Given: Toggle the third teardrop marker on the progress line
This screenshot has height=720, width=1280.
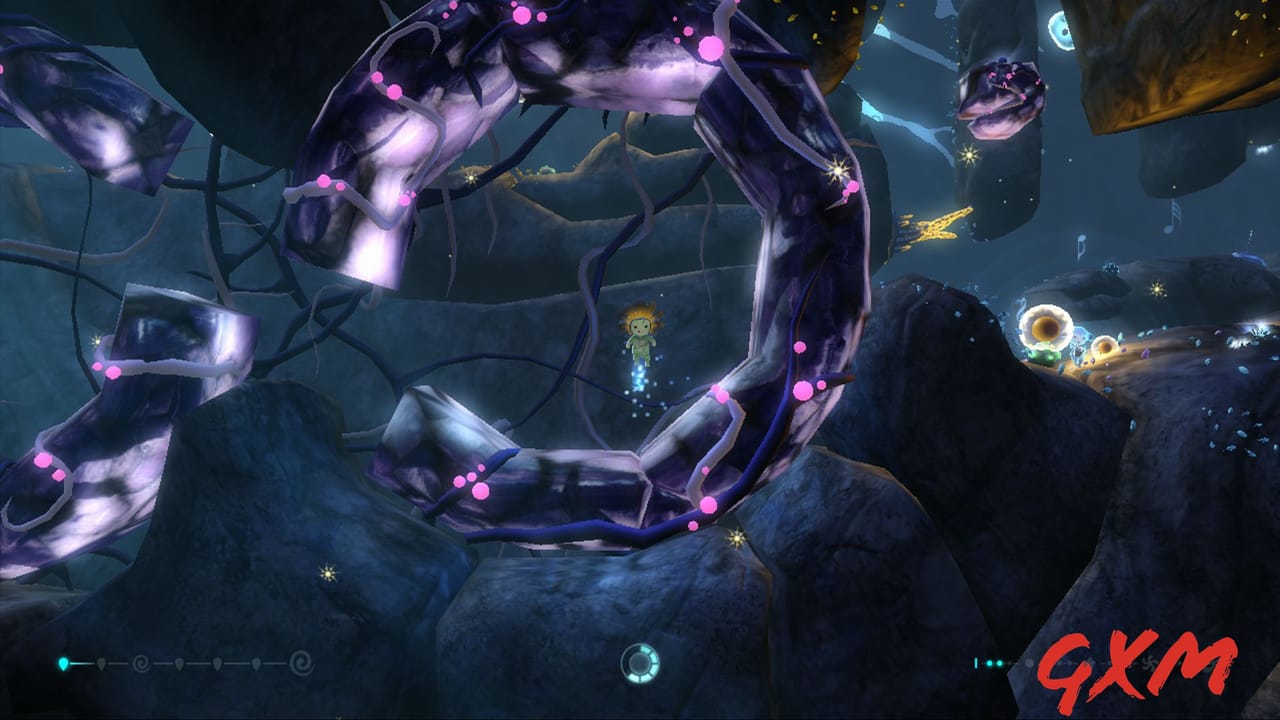Looking at the screenshot, I should click(178, 662).
